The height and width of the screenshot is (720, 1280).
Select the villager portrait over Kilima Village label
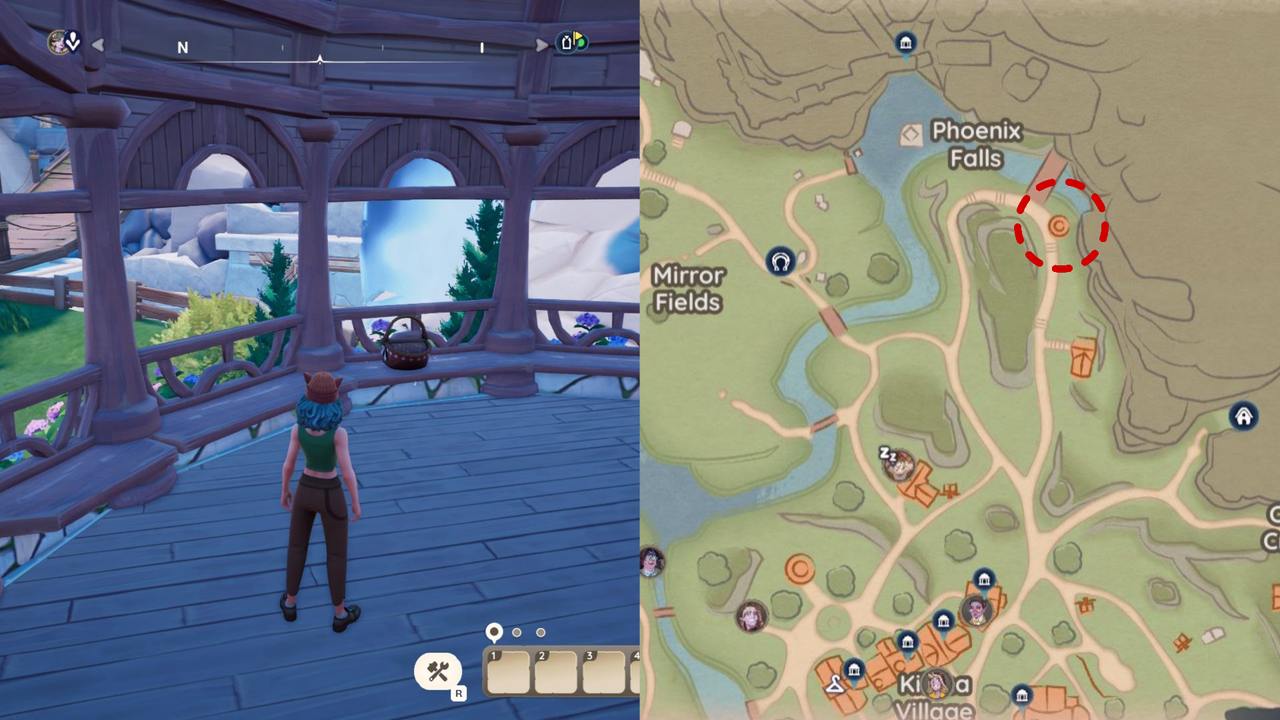(937, 685)
